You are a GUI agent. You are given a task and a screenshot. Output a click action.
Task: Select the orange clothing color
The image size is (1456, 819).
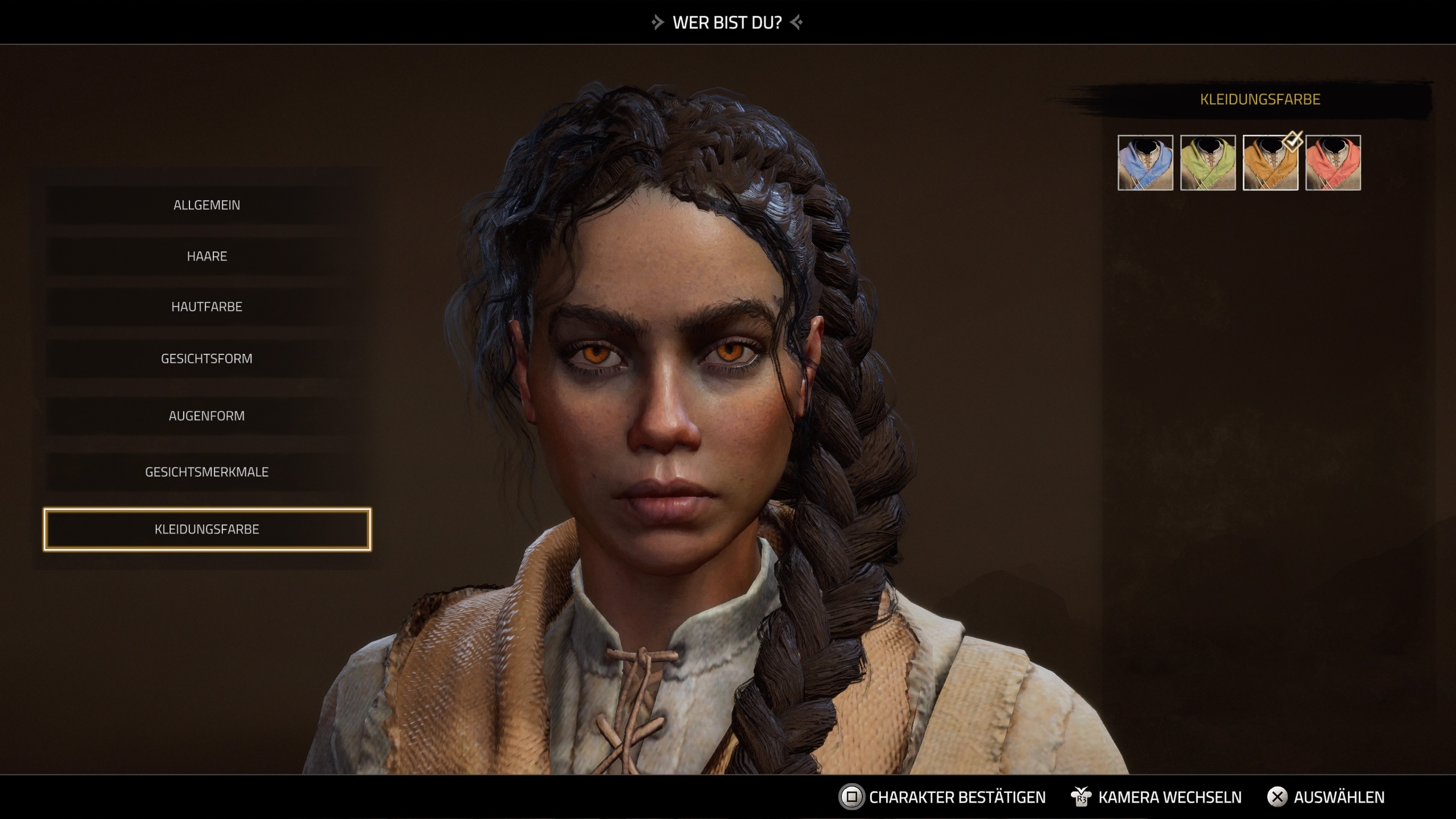[1270, 163]
